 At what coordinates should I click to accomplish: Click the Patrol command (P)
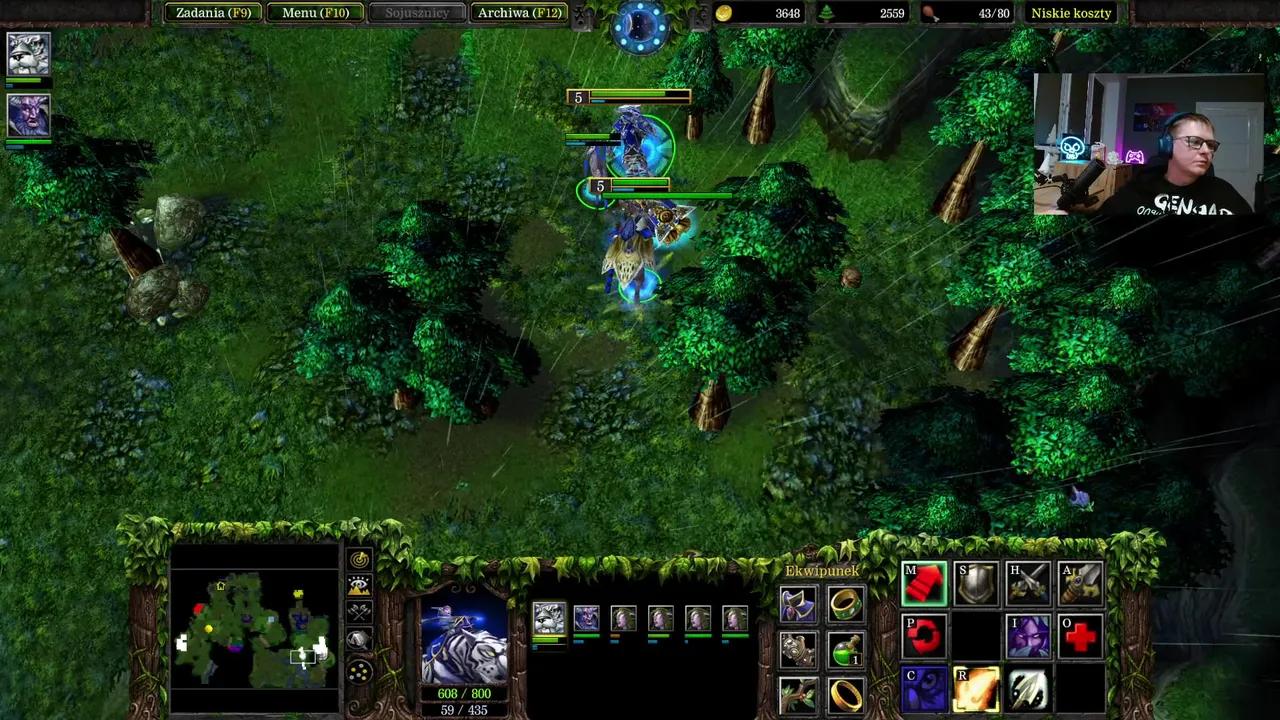[923, 635]
